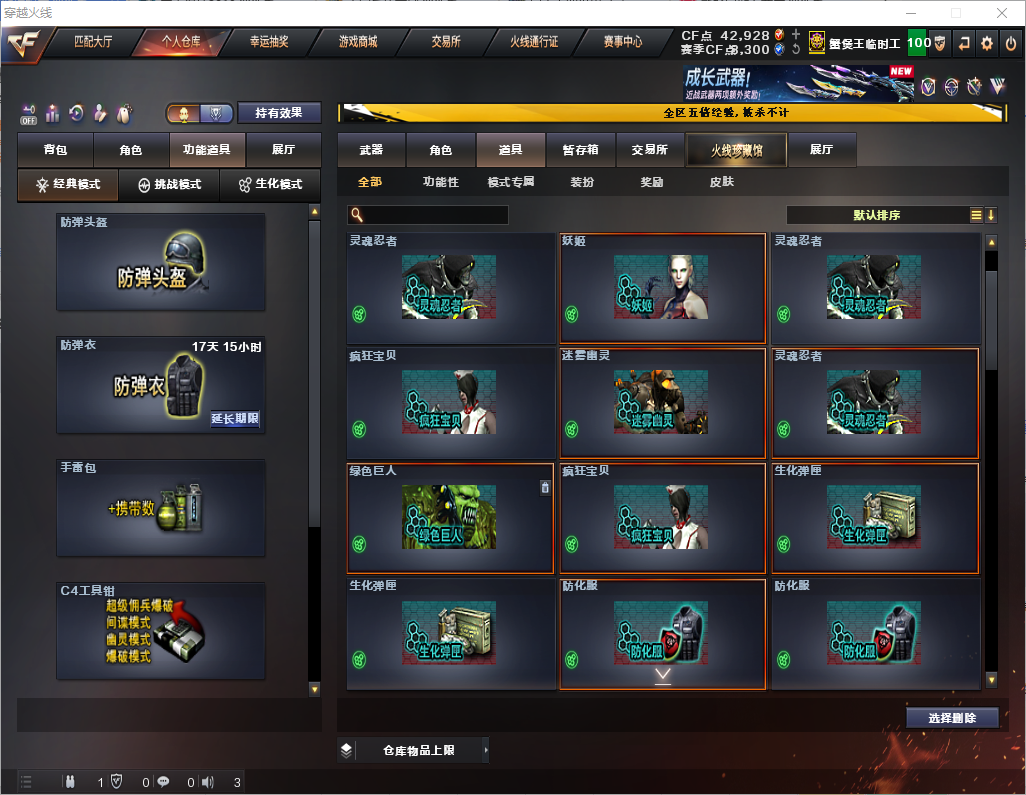1026x795 pixels.
Task: Open the 匹配大厅 lobby menu
Action: tap(92, 42)
